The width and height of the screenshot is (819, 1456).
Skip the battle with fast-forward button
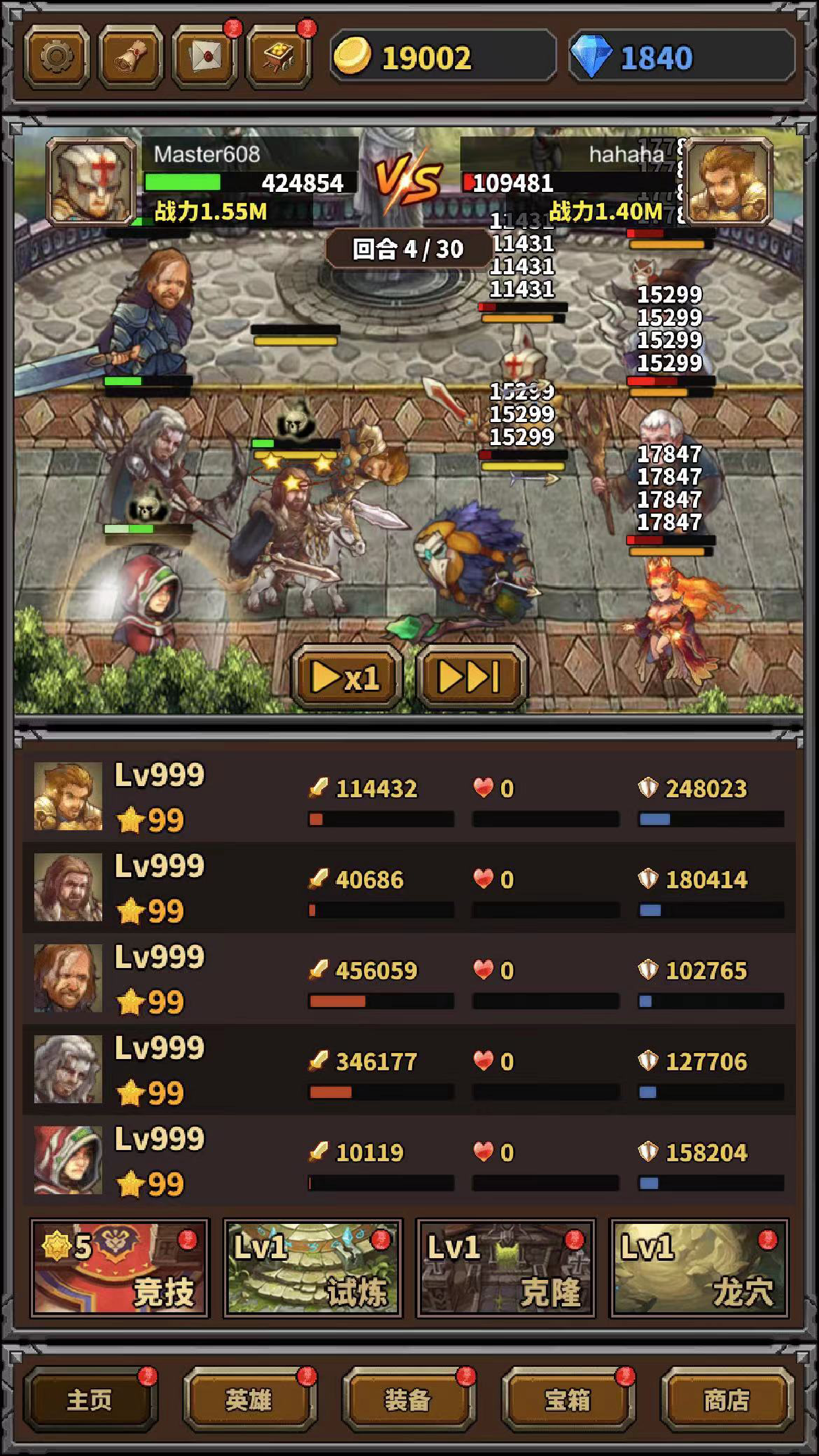[x=471, y=677]
